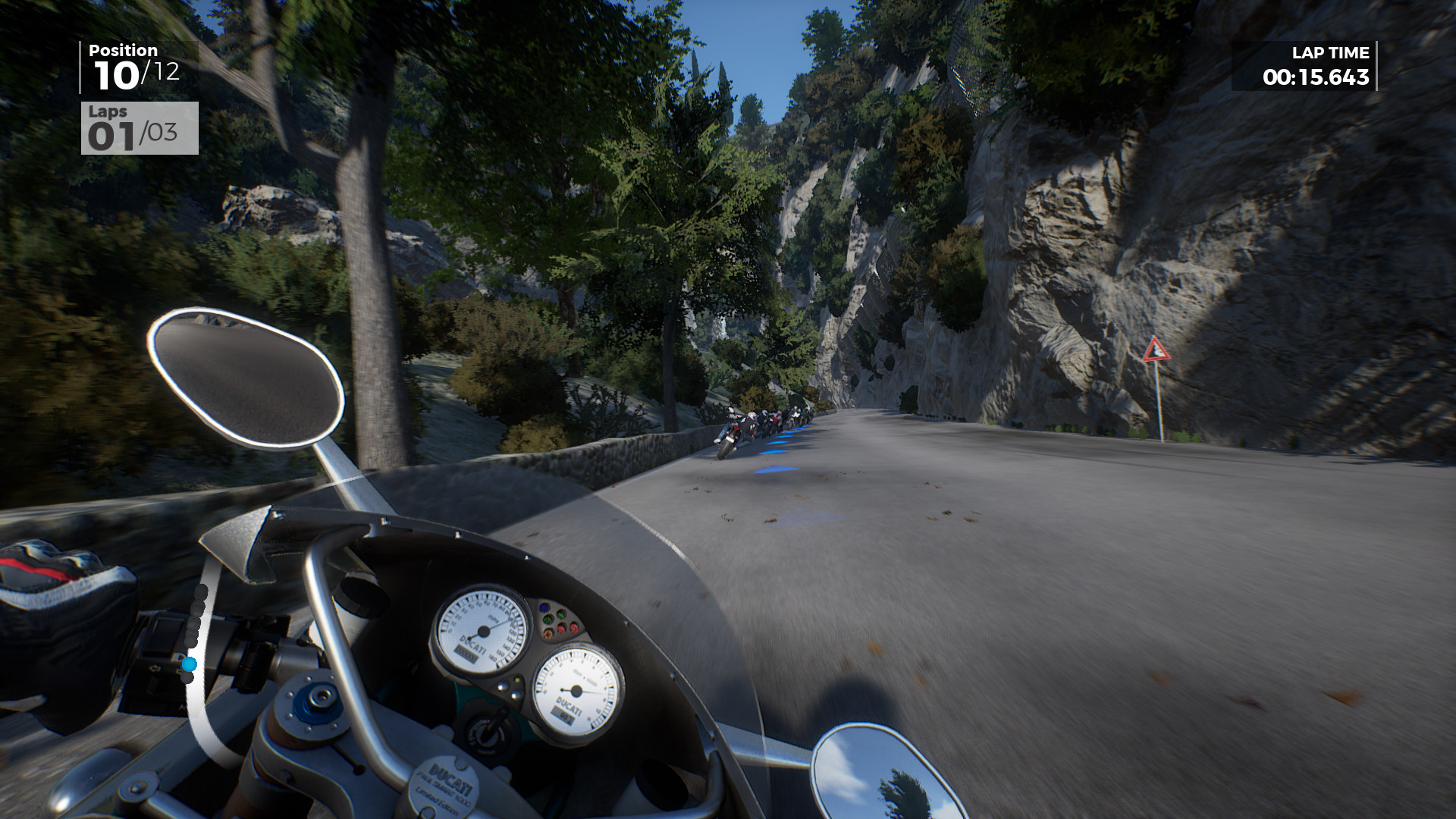Select the blue player marker on track strip
Image resolution: width=1456 pixels, height=819 pixels.
pyautogui.click(x=189, y=664)
